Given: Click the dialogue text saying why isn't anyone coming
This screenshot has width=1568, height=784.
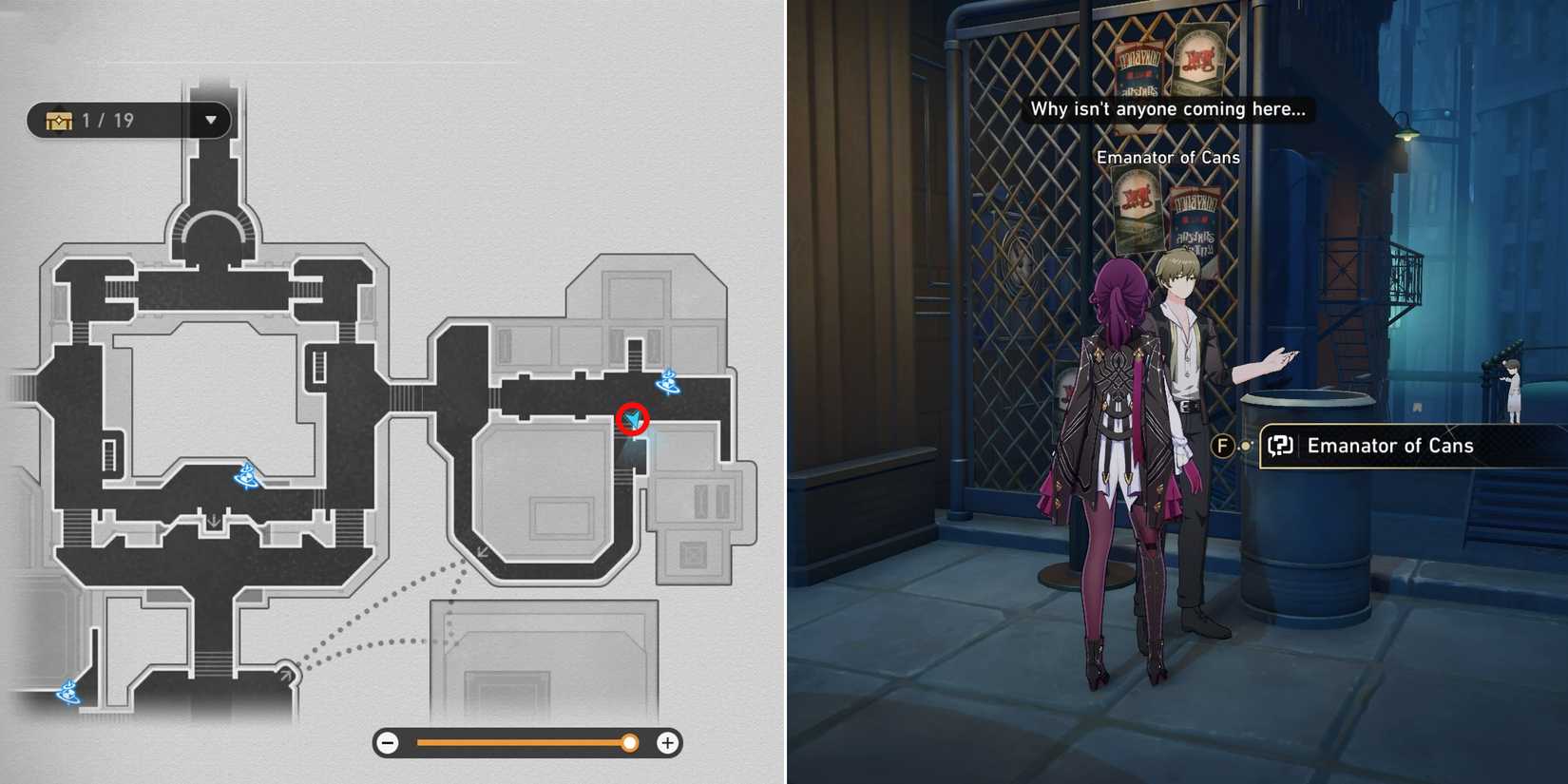Looking at the screenshot, I should pos(1168,108).
